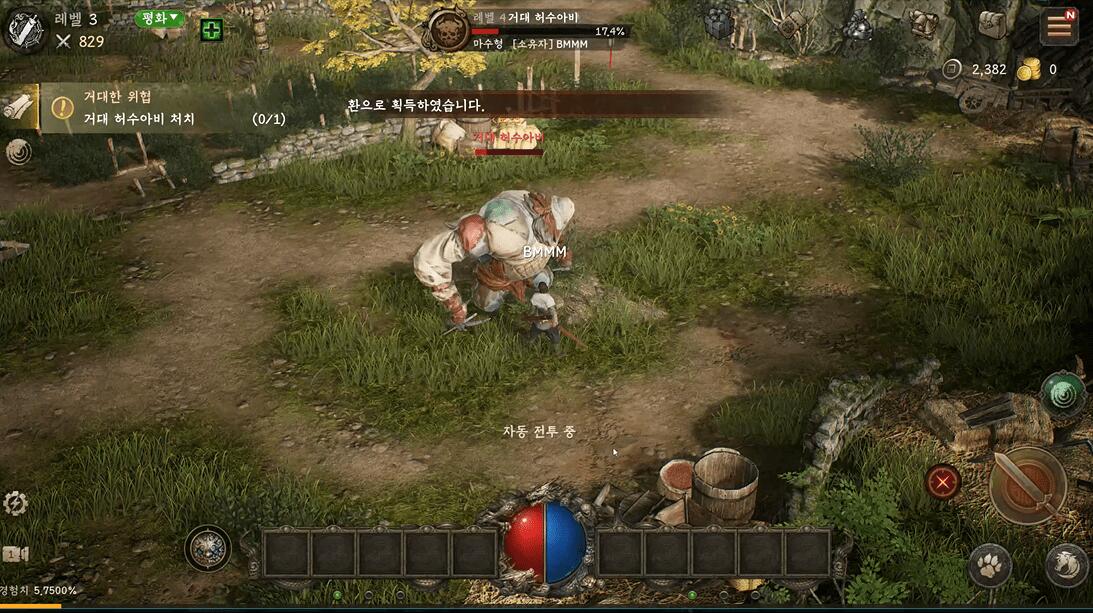Activate the wolf head skill button
The height and width of the screenshot is (613, 1093).
tap(1065, 565)
